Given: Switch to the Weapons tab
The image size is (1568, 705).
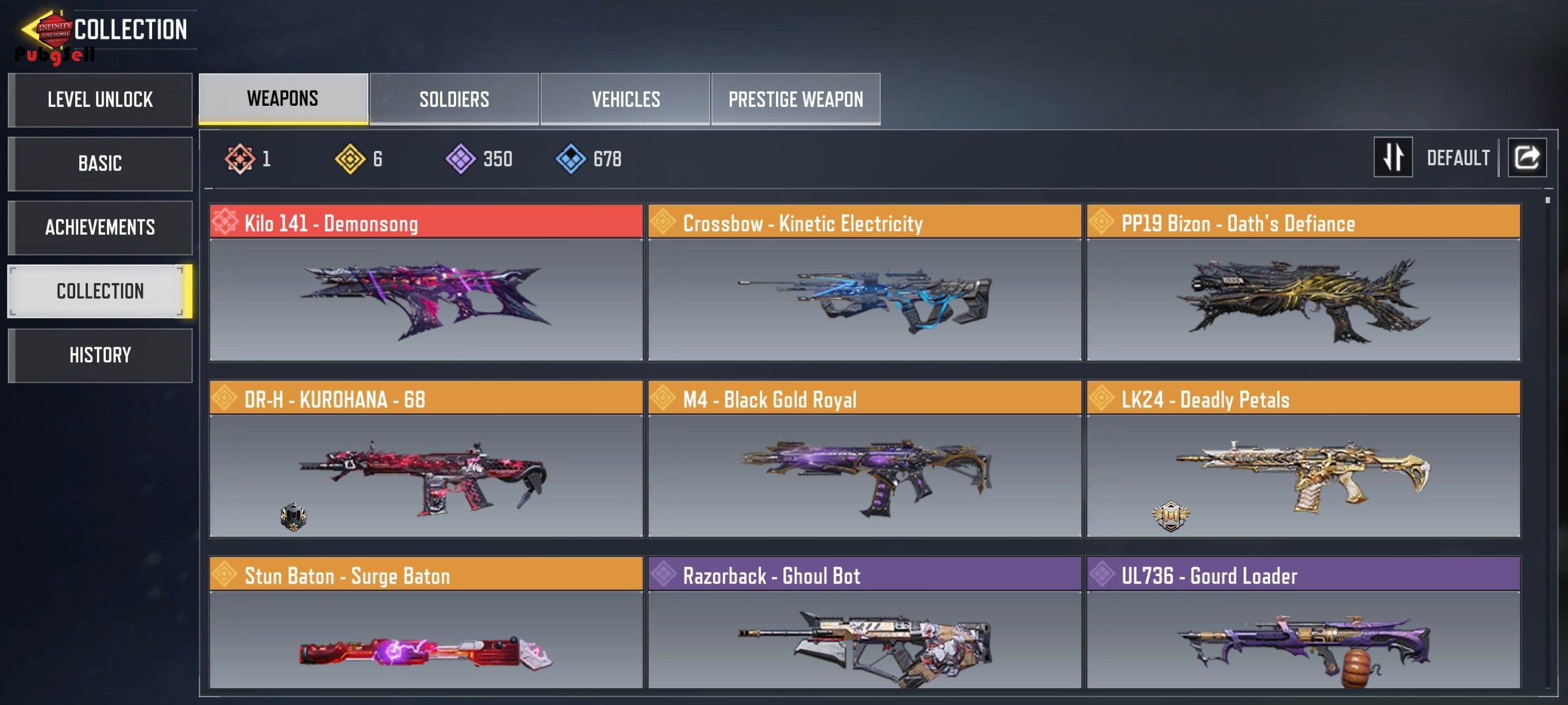Looking at the screenshot, I should pyautogui.click(x=283, y=99).
